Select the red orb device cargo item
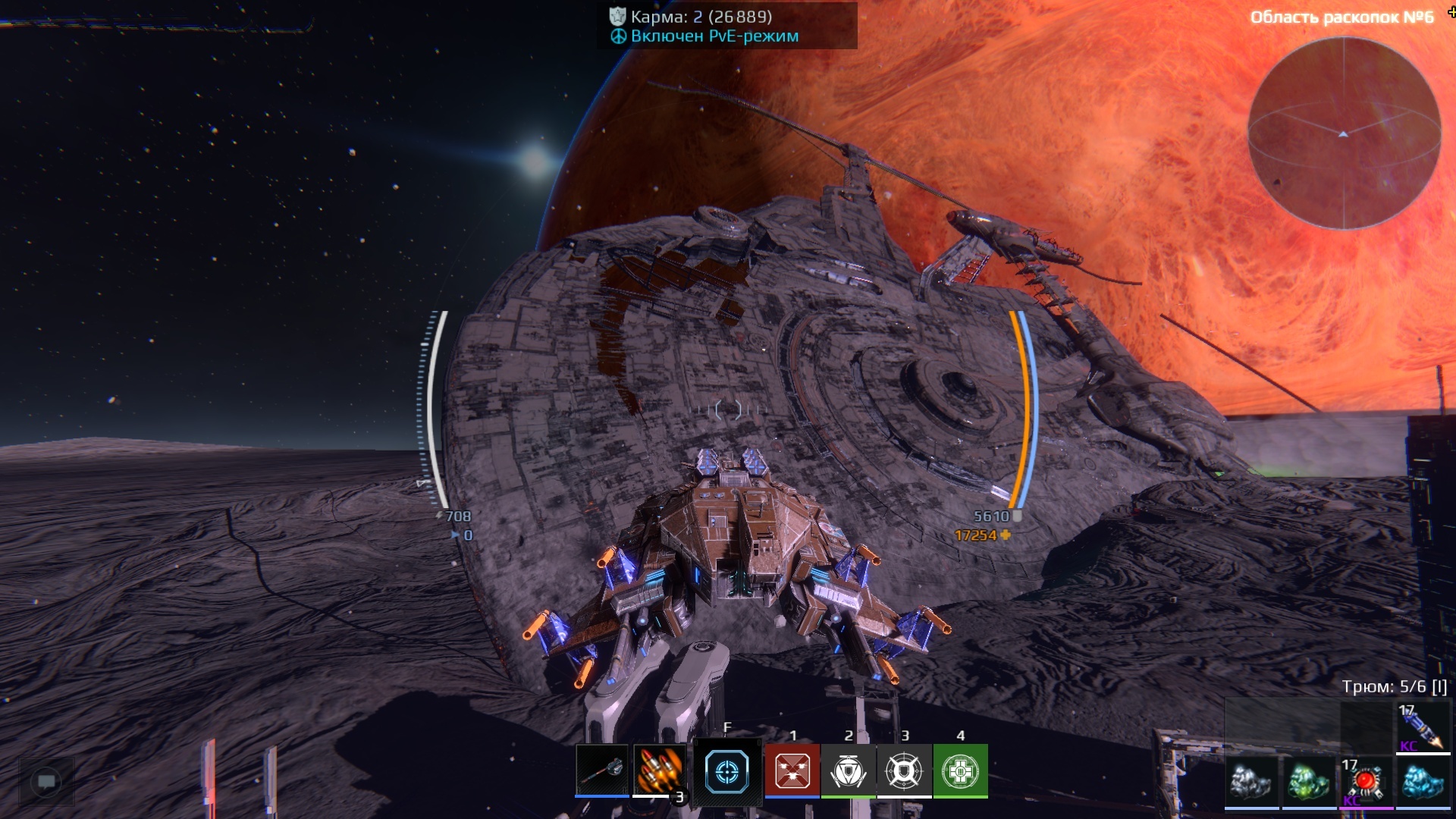 [x=1367, y=782]
